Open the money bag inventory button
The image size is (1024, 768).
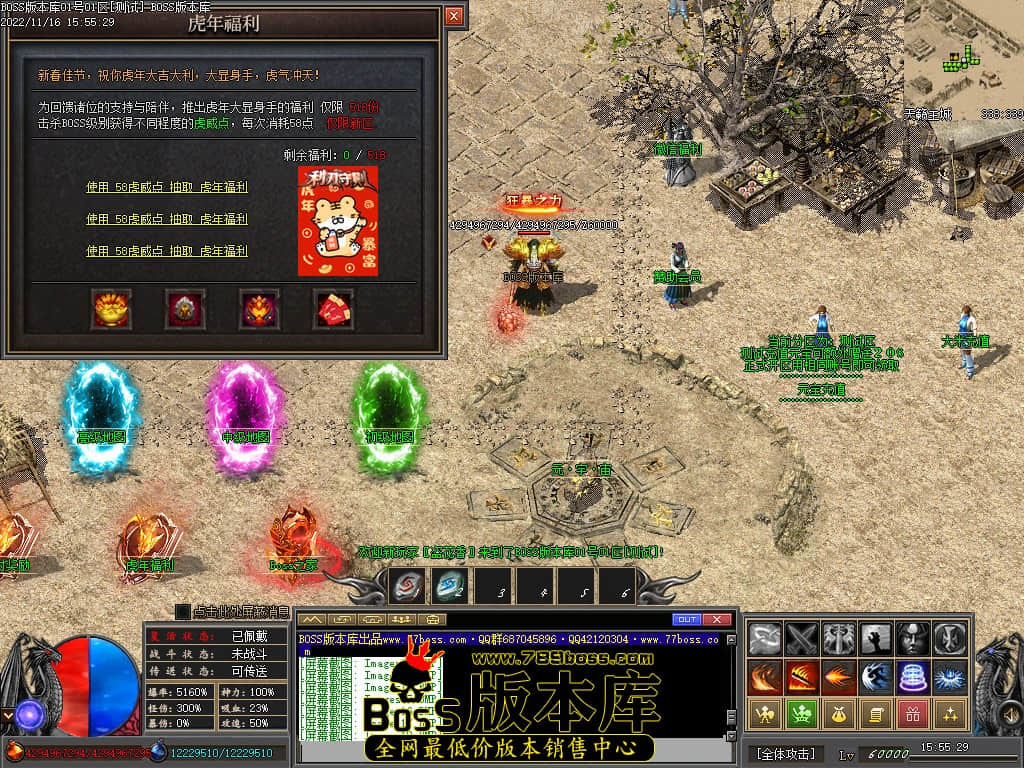839,713
